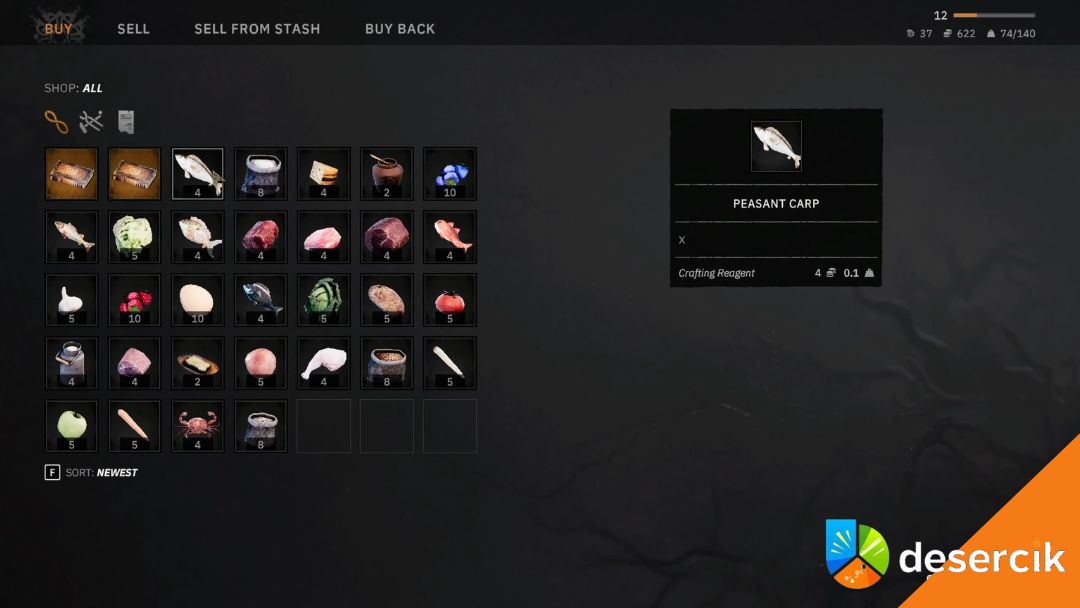
Task: Select the Buy tab
Action: point(59,29)
